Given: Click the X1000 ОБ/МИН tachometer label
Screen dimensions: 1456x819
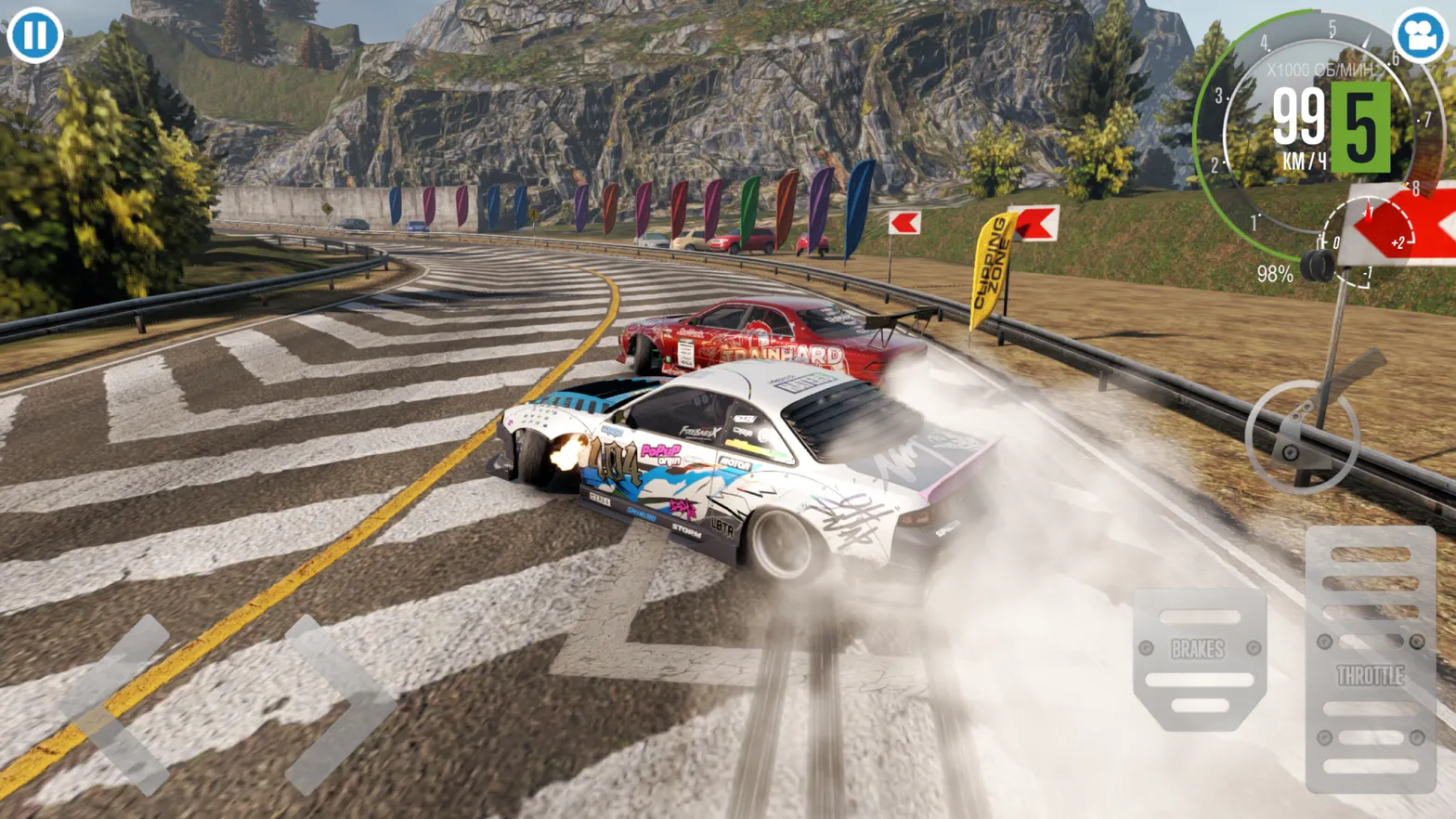Looking at the screenshot, I should (1320, 70).
